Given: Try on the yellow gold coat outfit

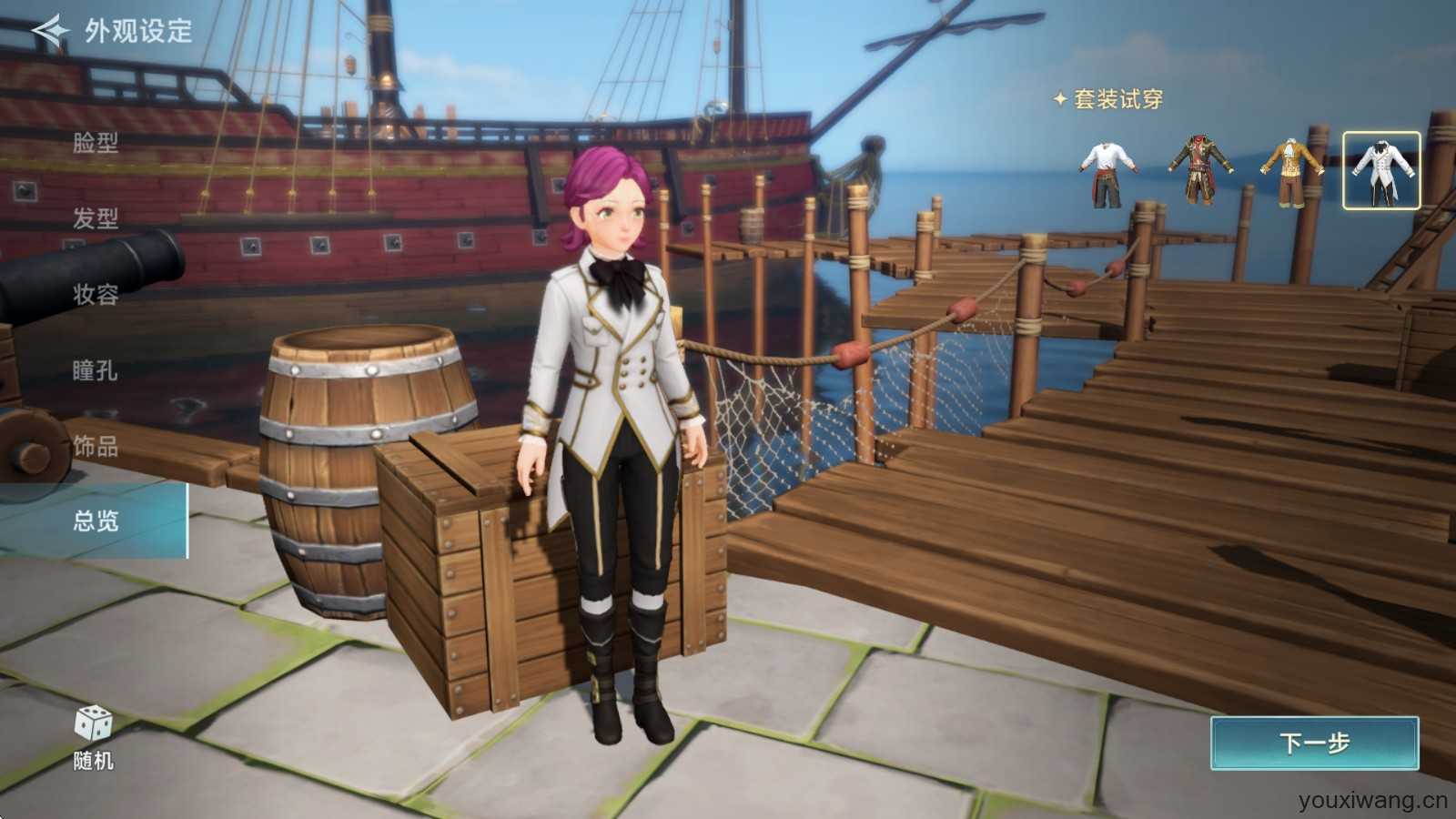Looking at the screenshot, I should [x=1290, y=171].
